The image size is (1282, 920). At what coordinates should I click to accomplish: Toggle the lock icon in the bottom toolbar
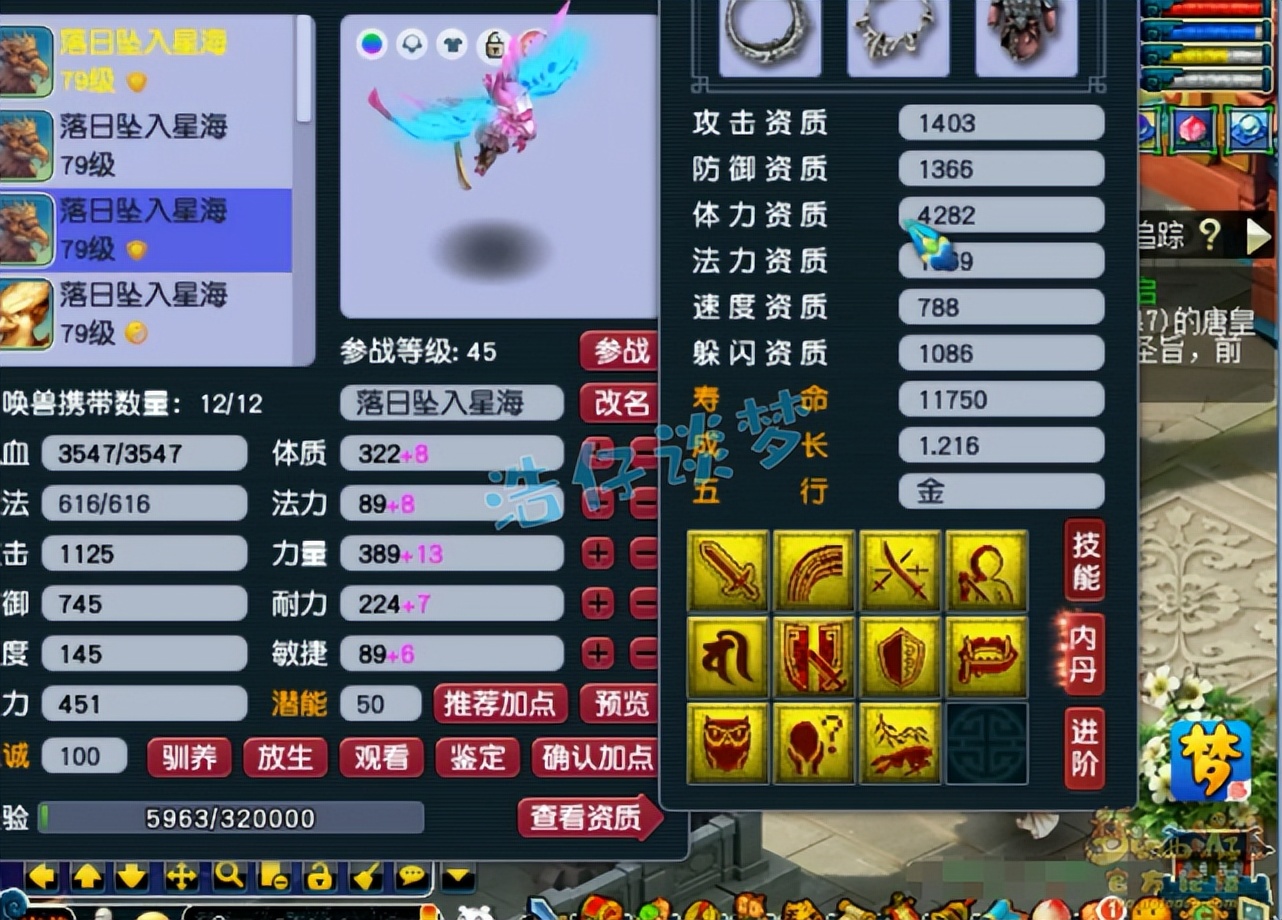320,875
